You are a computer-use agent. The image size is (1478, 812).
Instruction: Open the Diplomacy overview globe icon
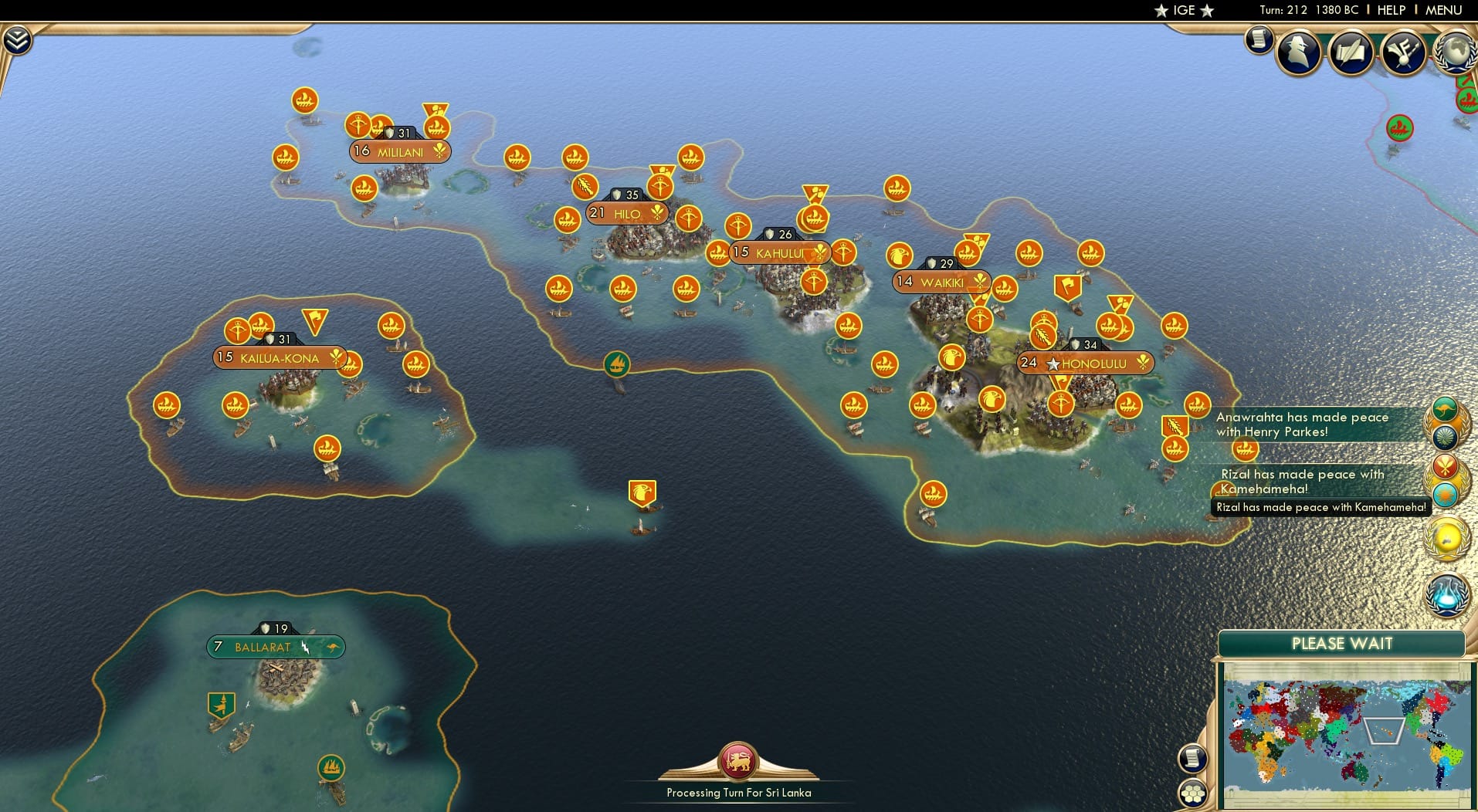pos(1455,51)
